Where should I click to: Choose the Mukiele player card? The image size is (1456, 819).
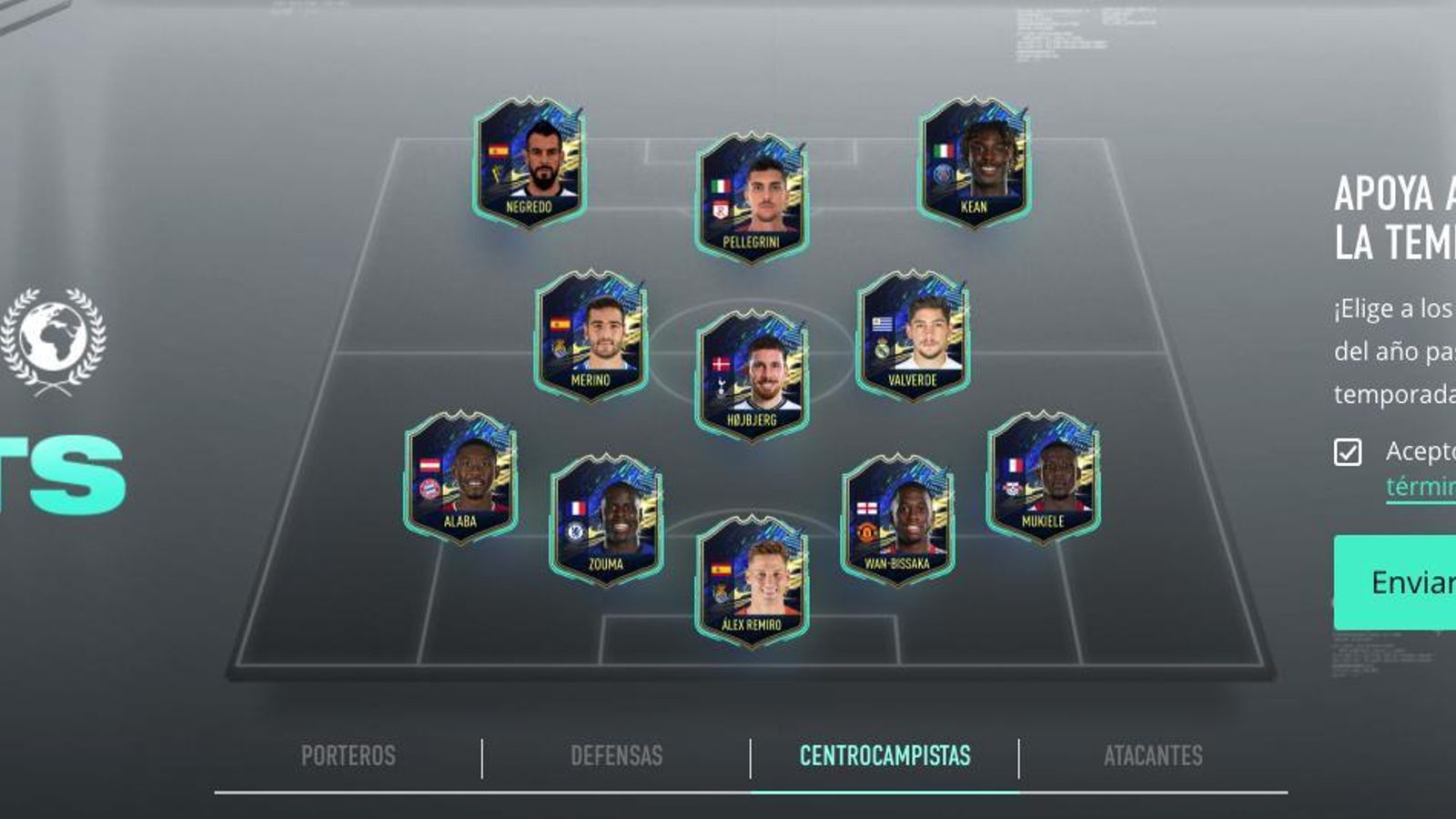(1043, 478)
